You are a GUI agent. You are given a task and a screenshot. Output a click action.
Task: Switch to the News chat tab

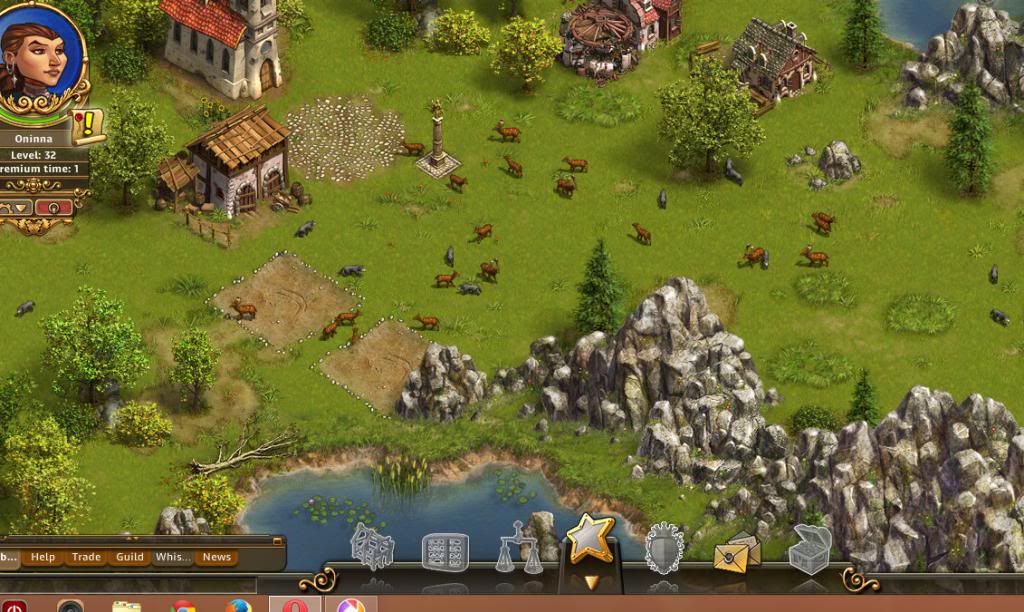tap(217, 557)
